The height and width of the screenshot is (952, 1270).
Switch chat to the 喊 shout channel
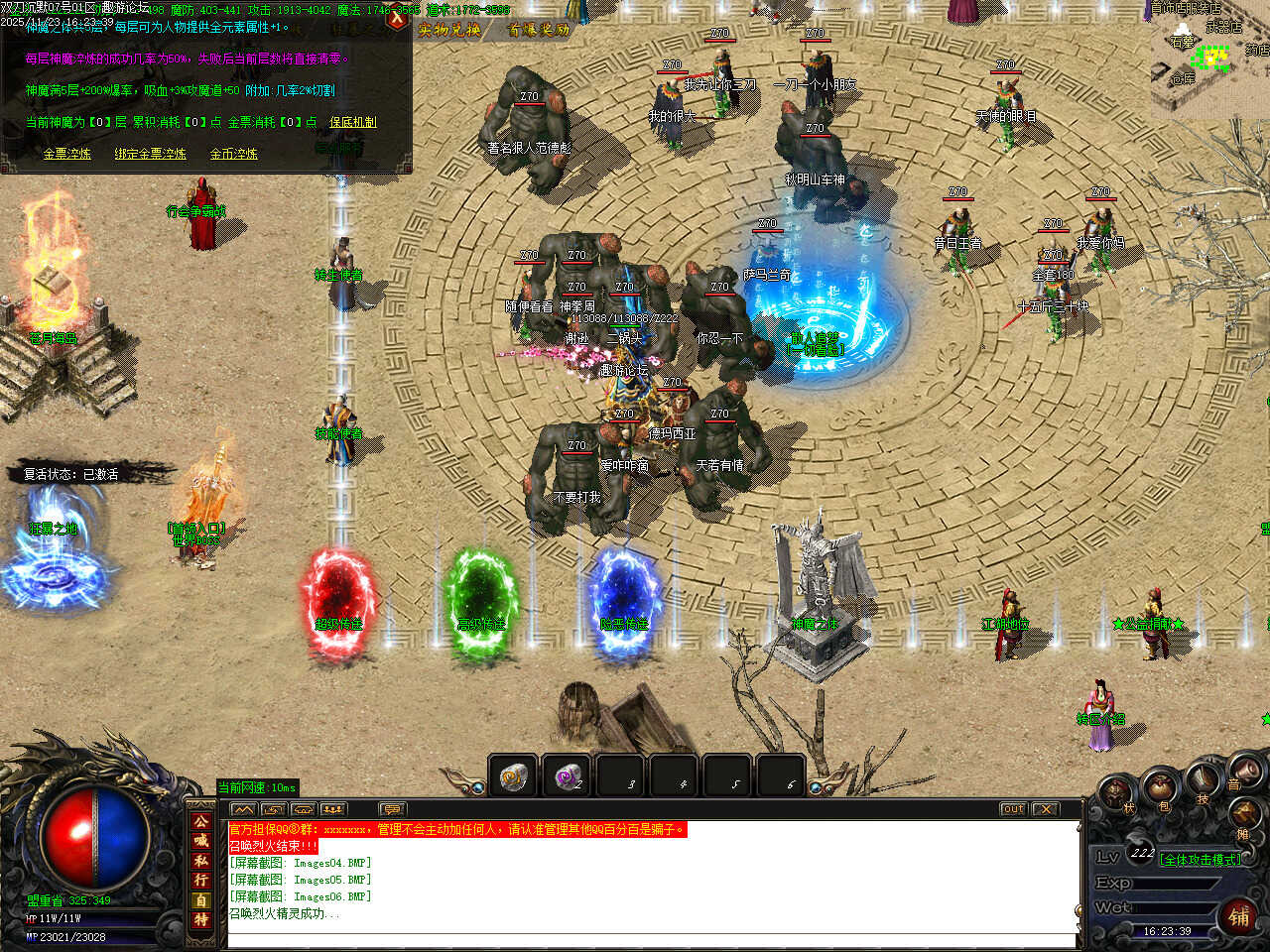click(201, 841)
